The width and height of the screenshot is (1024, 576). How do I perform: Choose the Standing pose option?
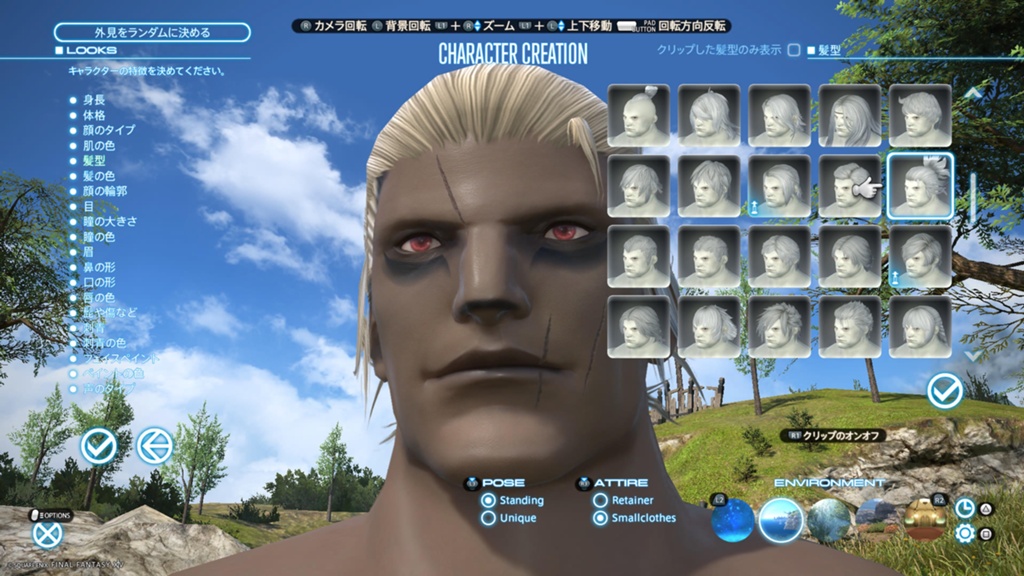pos(489,500)
